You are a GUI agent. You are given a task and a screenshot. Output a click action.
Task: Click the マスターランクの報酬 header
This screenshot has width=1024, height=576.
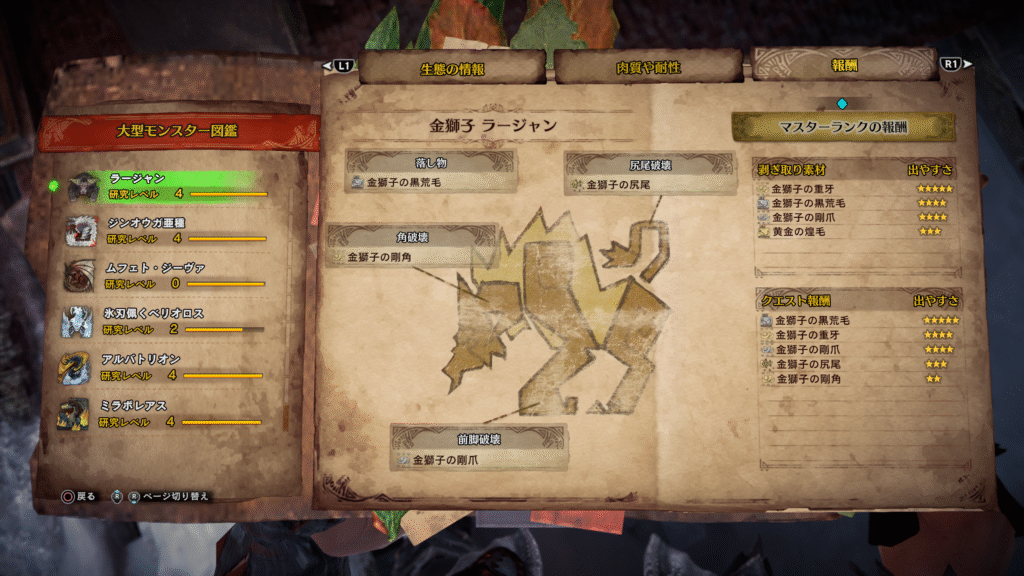(842, 127)
